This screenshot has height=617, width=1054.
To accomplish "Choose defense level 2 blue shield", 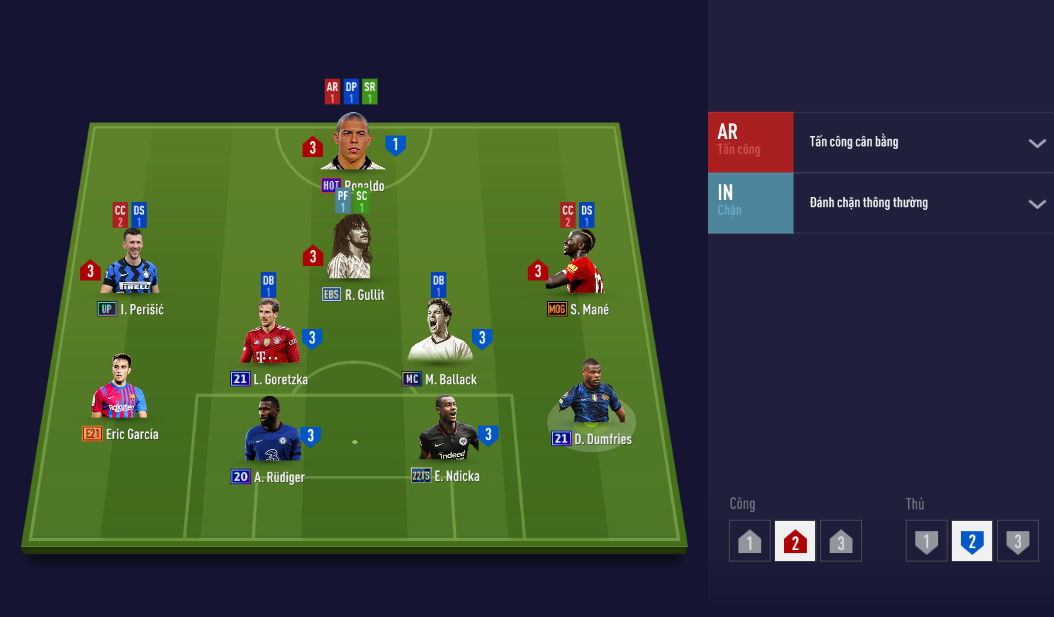I will coord(972,542).
